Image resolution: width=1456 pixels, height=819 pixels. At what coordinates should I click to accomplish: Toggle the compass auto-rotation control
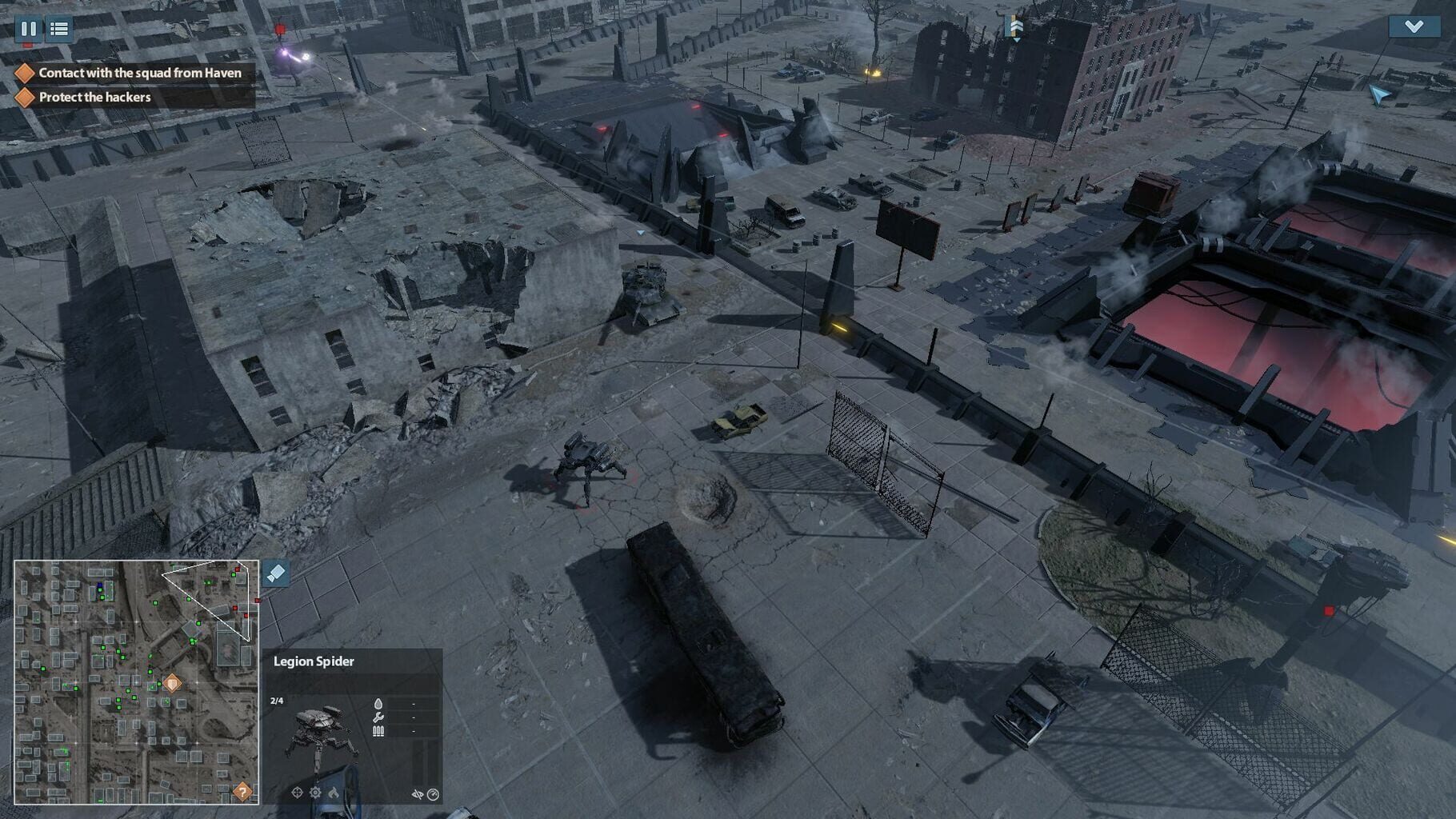point(433,793)
